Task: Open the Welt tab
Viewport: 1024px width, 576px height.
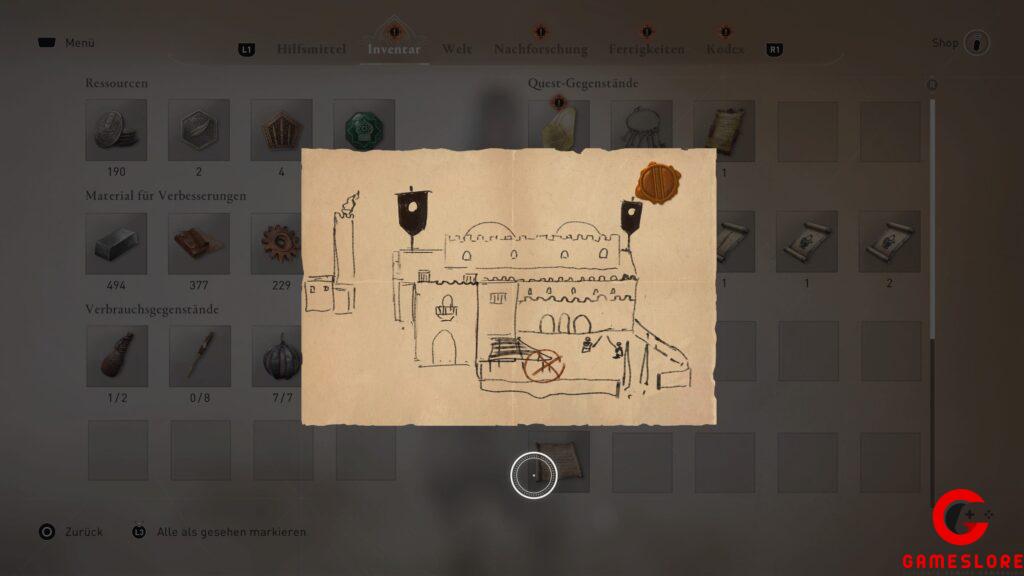Action: (457, 49)
